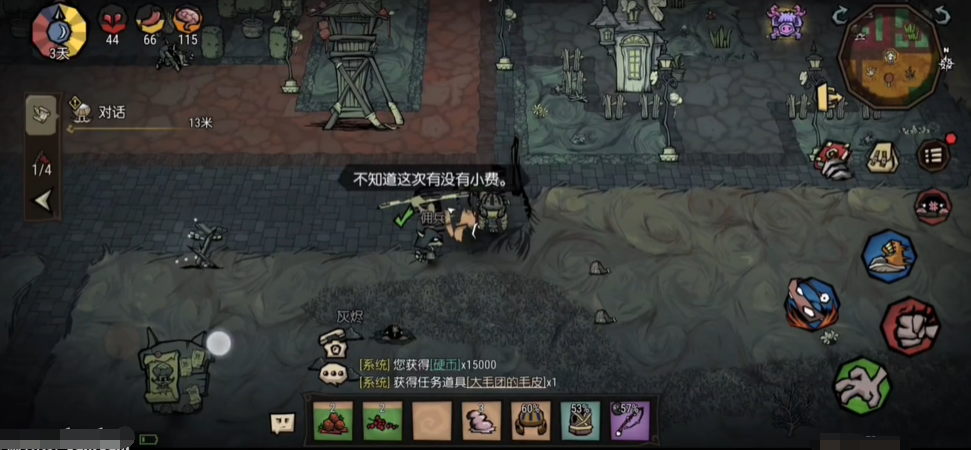This screenshot has width=971, height=450.
Task: Select the armor slot at 53%
Action: pyautogui.click(x=580, y=422)
